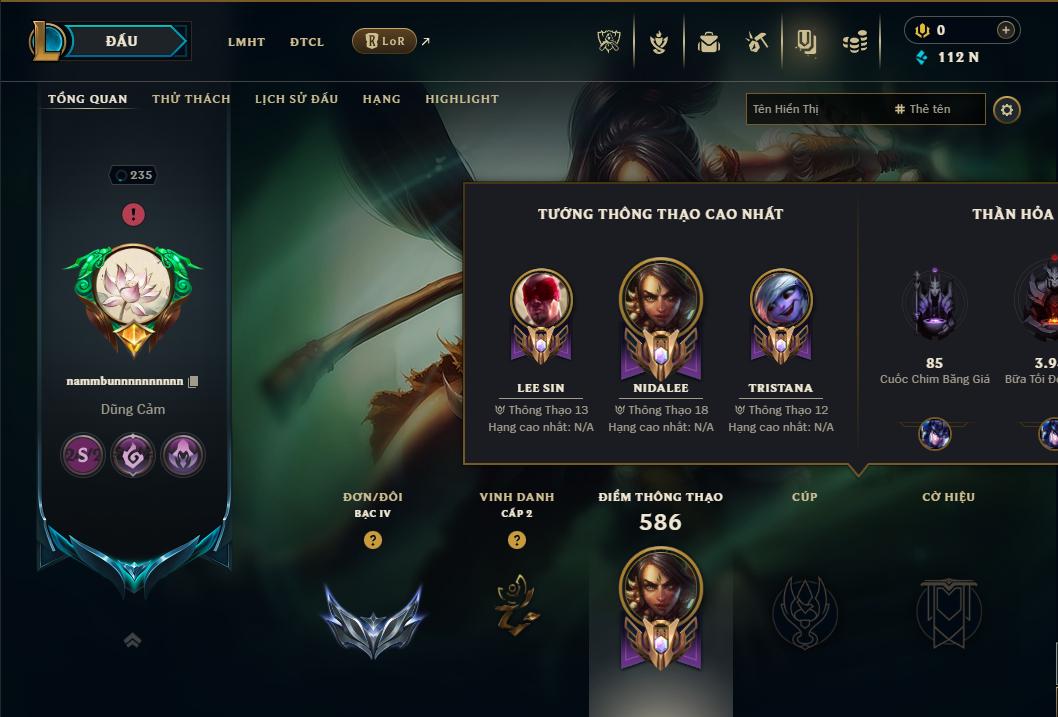Switch to the THỬ THÁCH tab
Image resolution: width=1058 pixels, height=717 pixels.
tap(191, 99)
